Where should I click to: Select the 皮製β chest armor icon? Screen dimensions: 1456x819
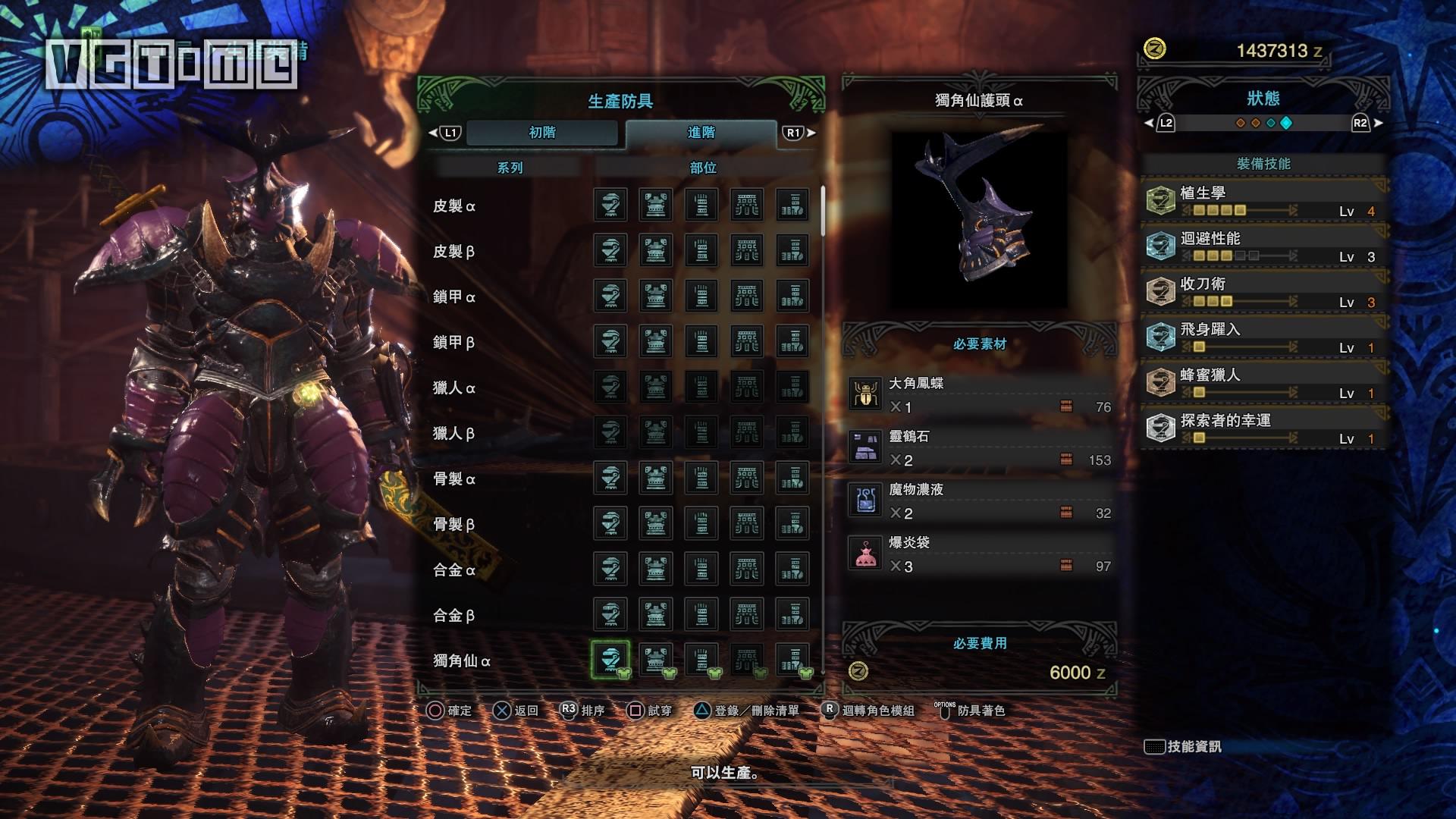point(656,250)
